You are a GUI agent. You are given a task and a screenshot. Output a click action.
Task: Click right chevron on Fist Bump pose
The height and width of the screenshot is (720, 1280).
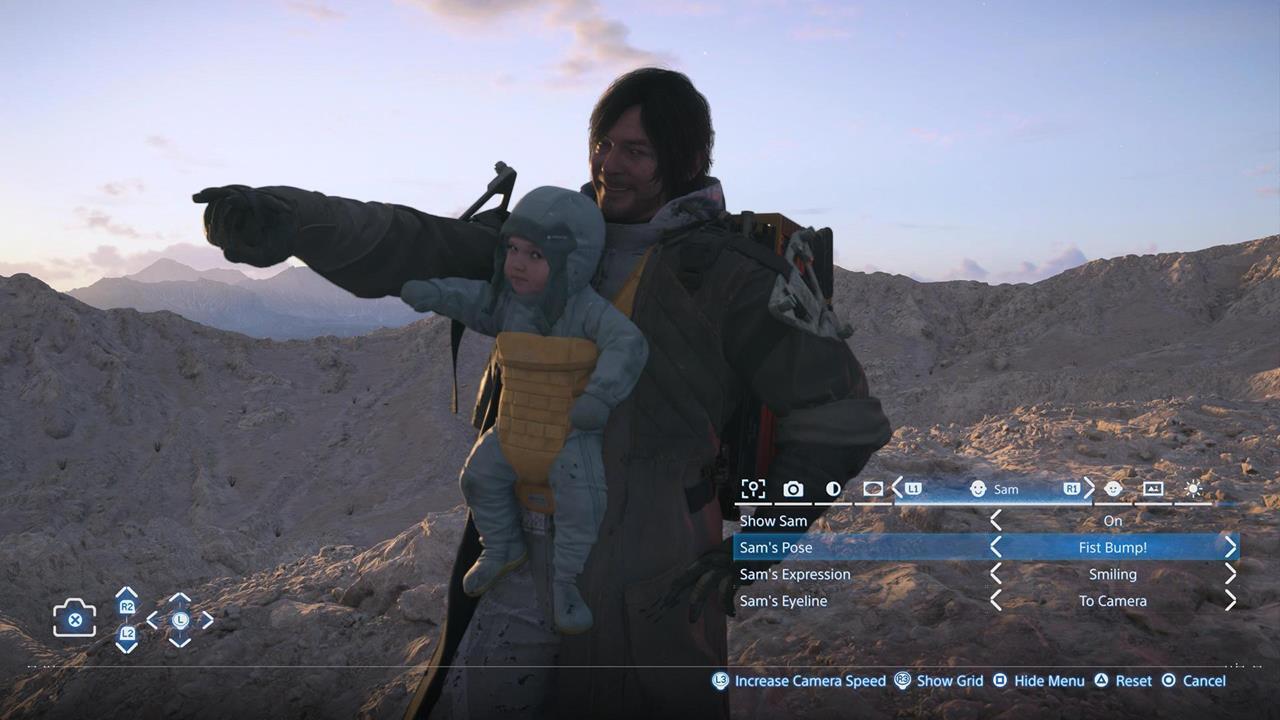click(x=1232, y=547)
